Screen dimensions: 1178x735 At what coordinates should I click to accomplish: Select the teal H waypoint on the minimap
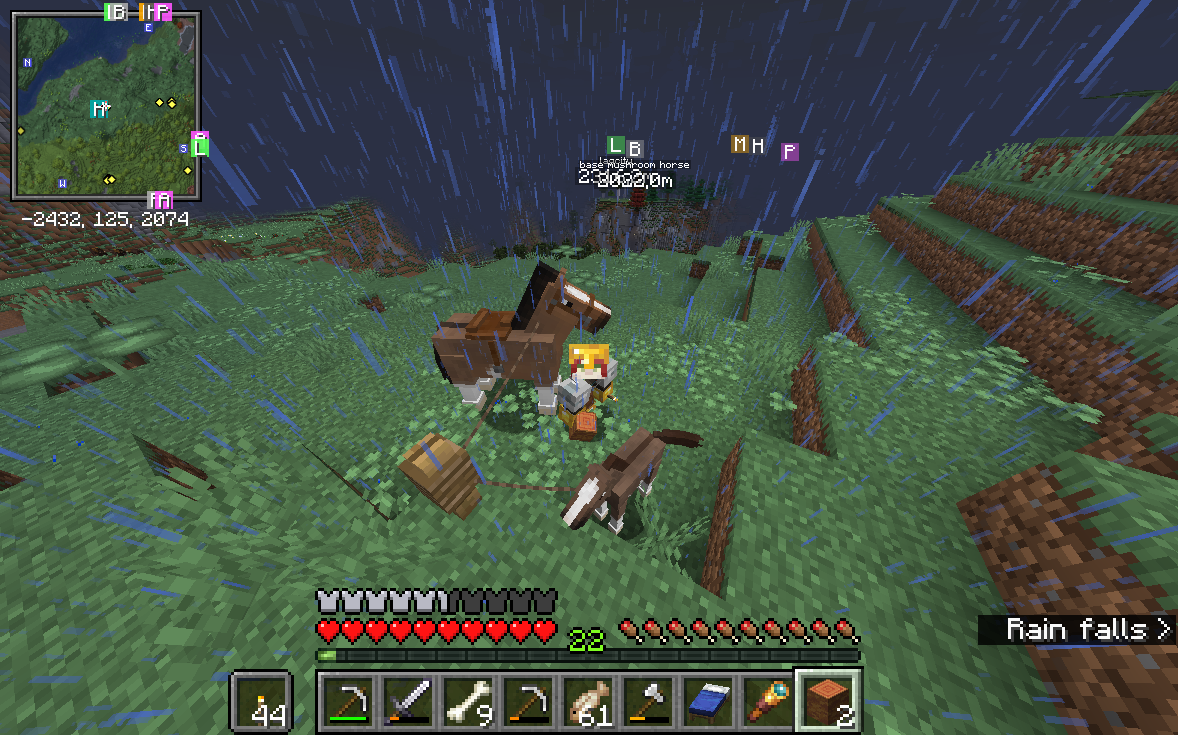(98, 108)
